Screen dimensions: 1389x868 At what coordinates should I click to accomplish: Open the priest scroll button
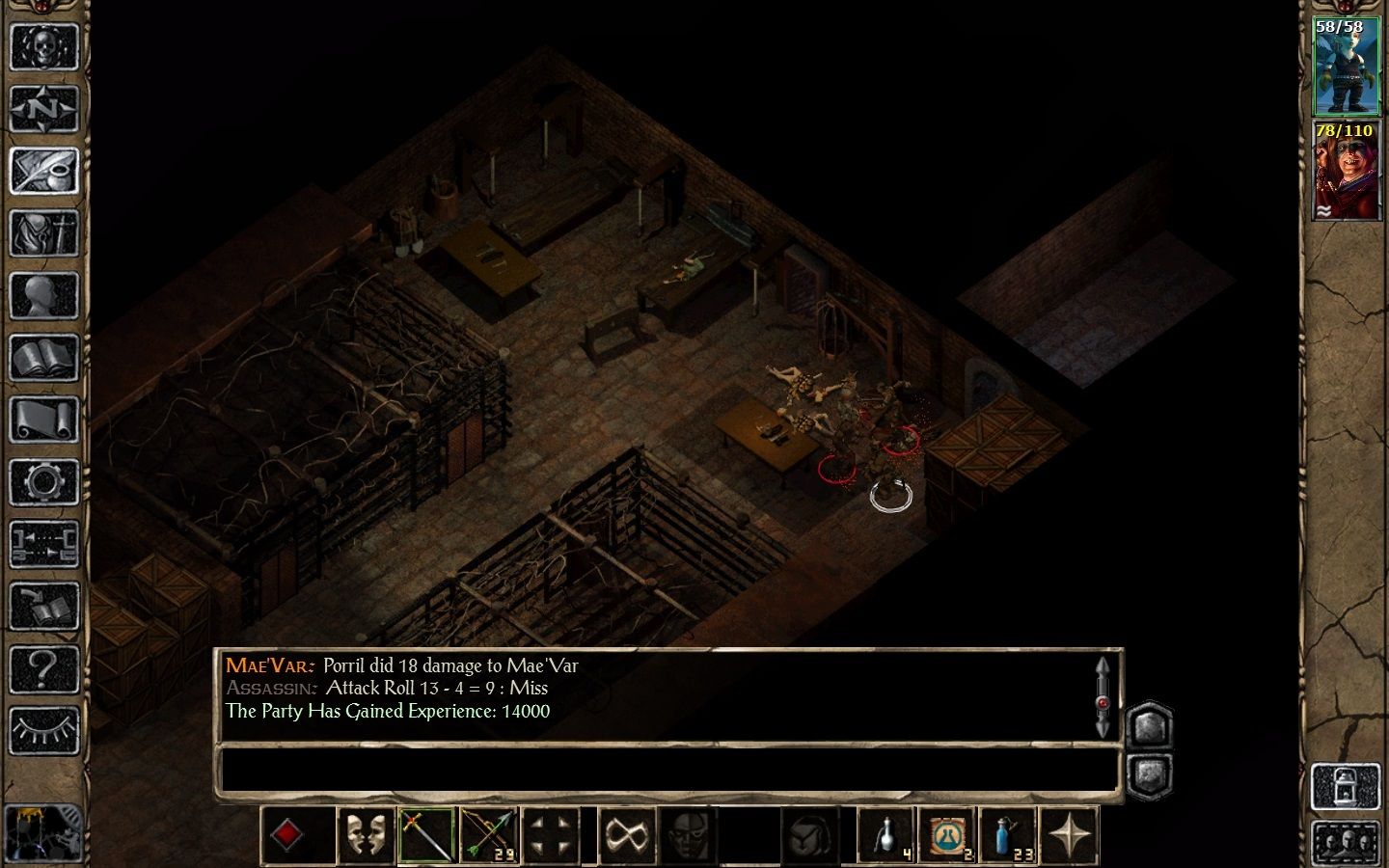pos(43,421)
